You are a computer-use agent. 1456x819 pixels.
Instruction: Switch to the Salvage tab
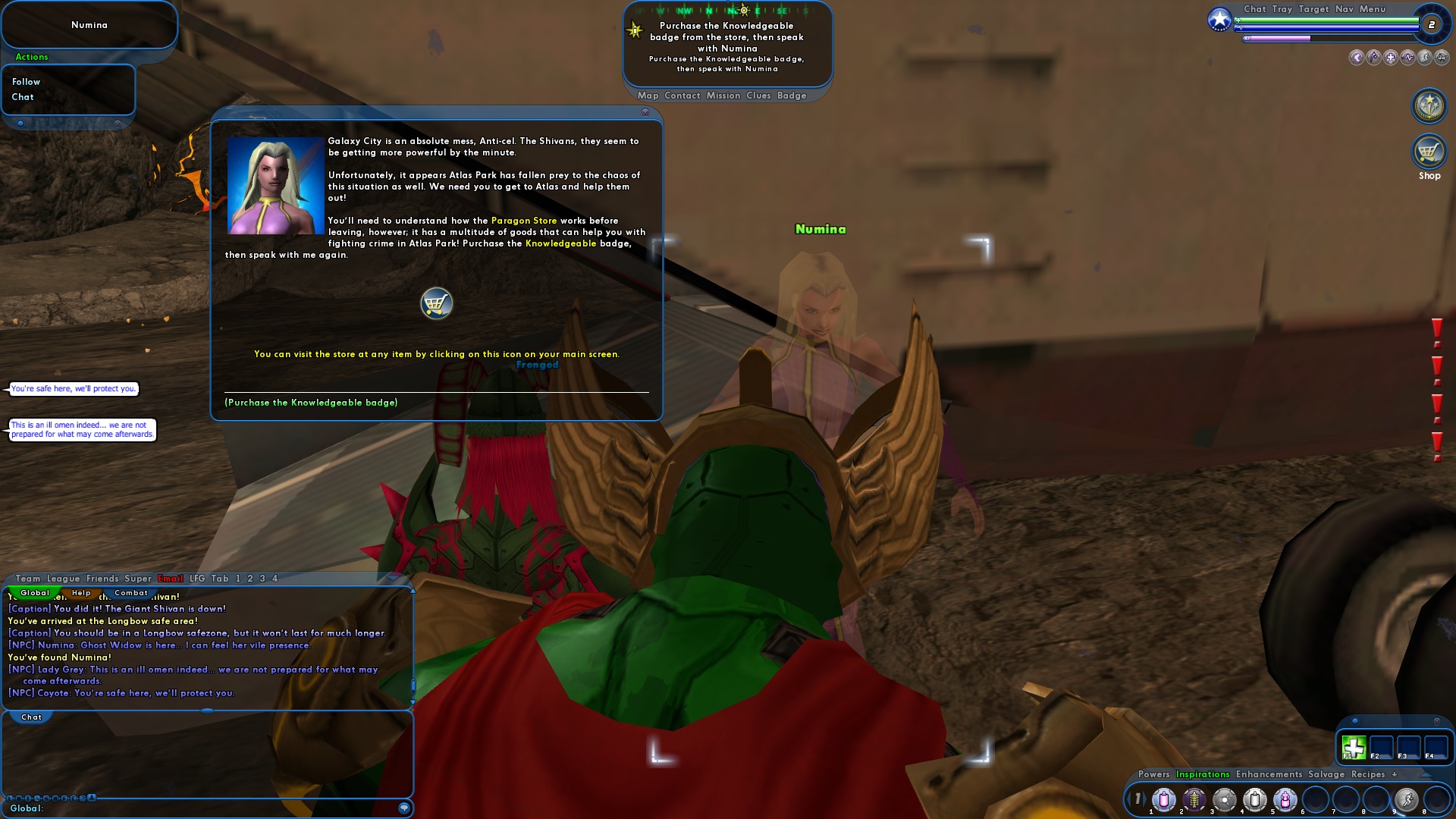point(1326,774)
